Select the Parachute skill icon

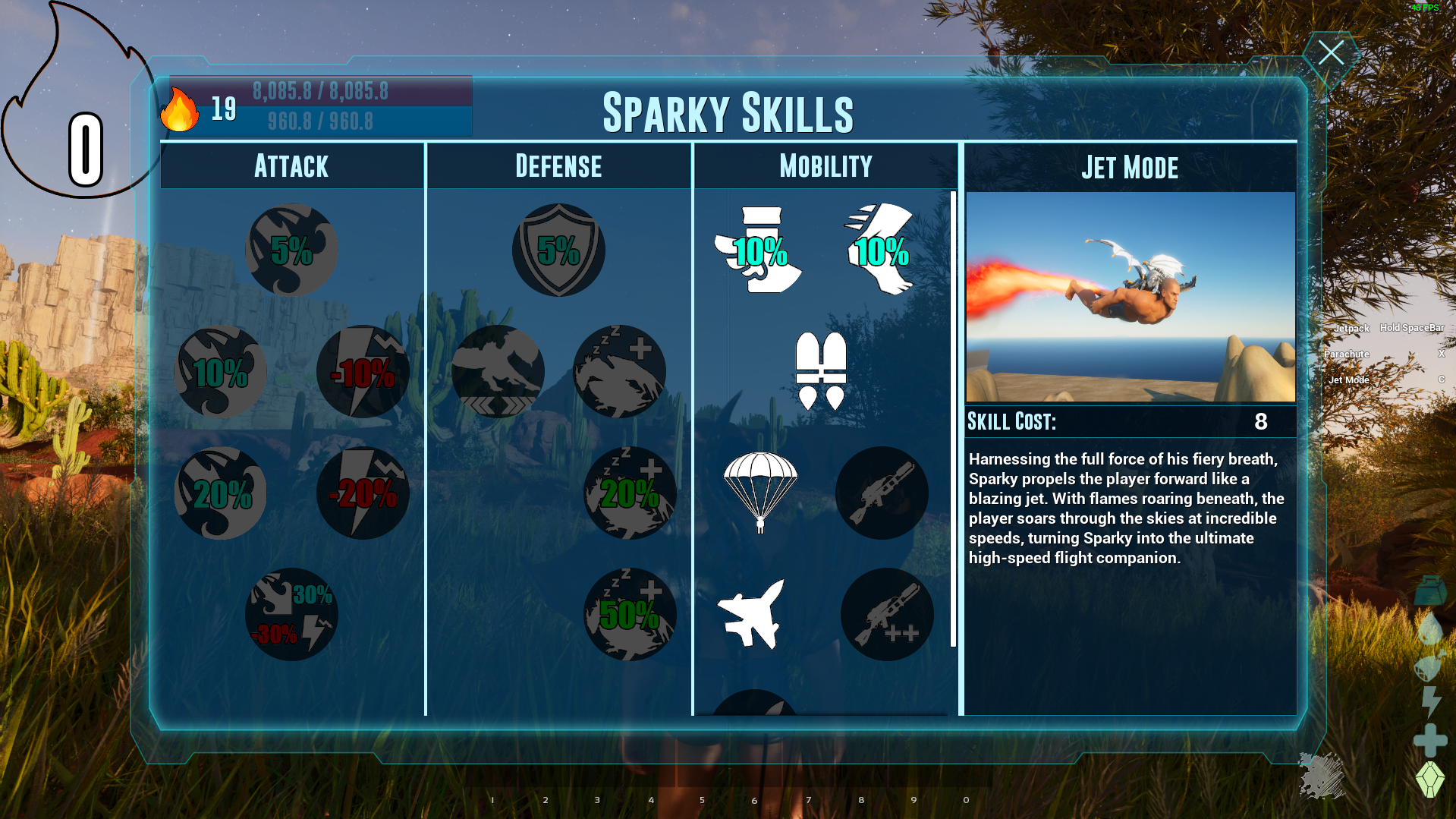coord(759,493)
